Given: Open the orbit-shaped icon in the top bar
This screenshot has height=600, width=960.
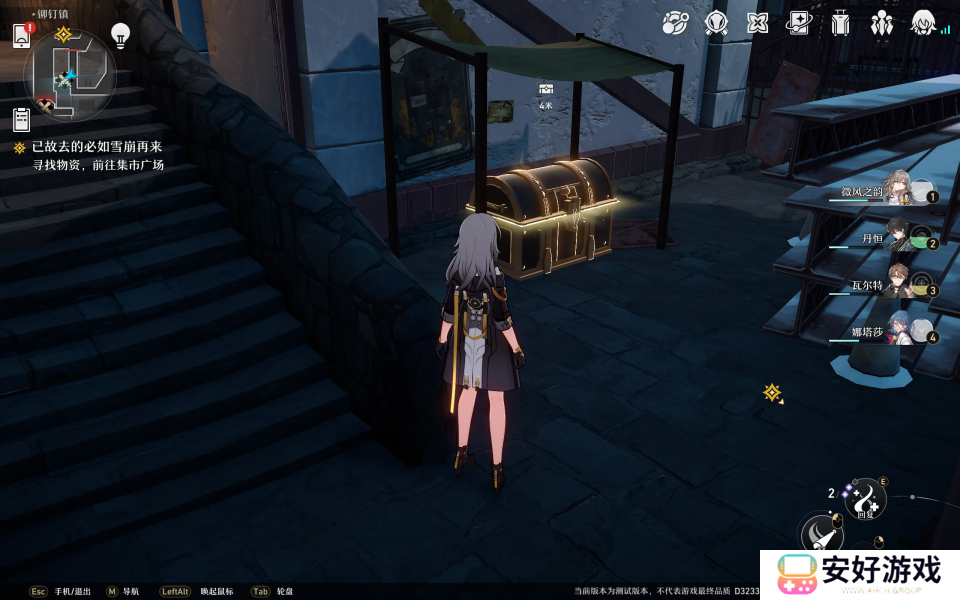Looking at the screenshot, I should pyautogui.click(x=676, y=22).
